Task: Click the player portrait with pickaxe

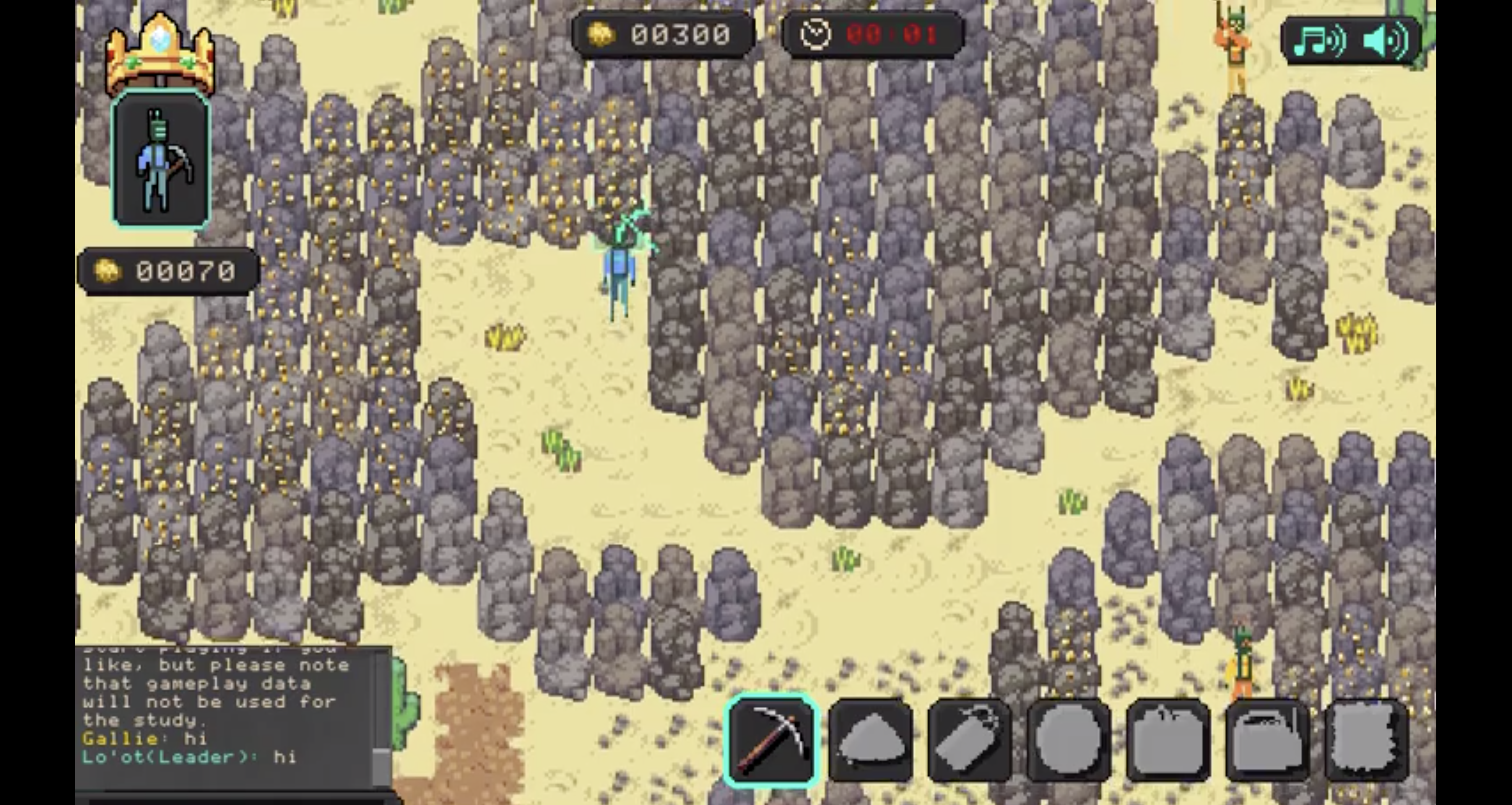Action: pos(161,159)
